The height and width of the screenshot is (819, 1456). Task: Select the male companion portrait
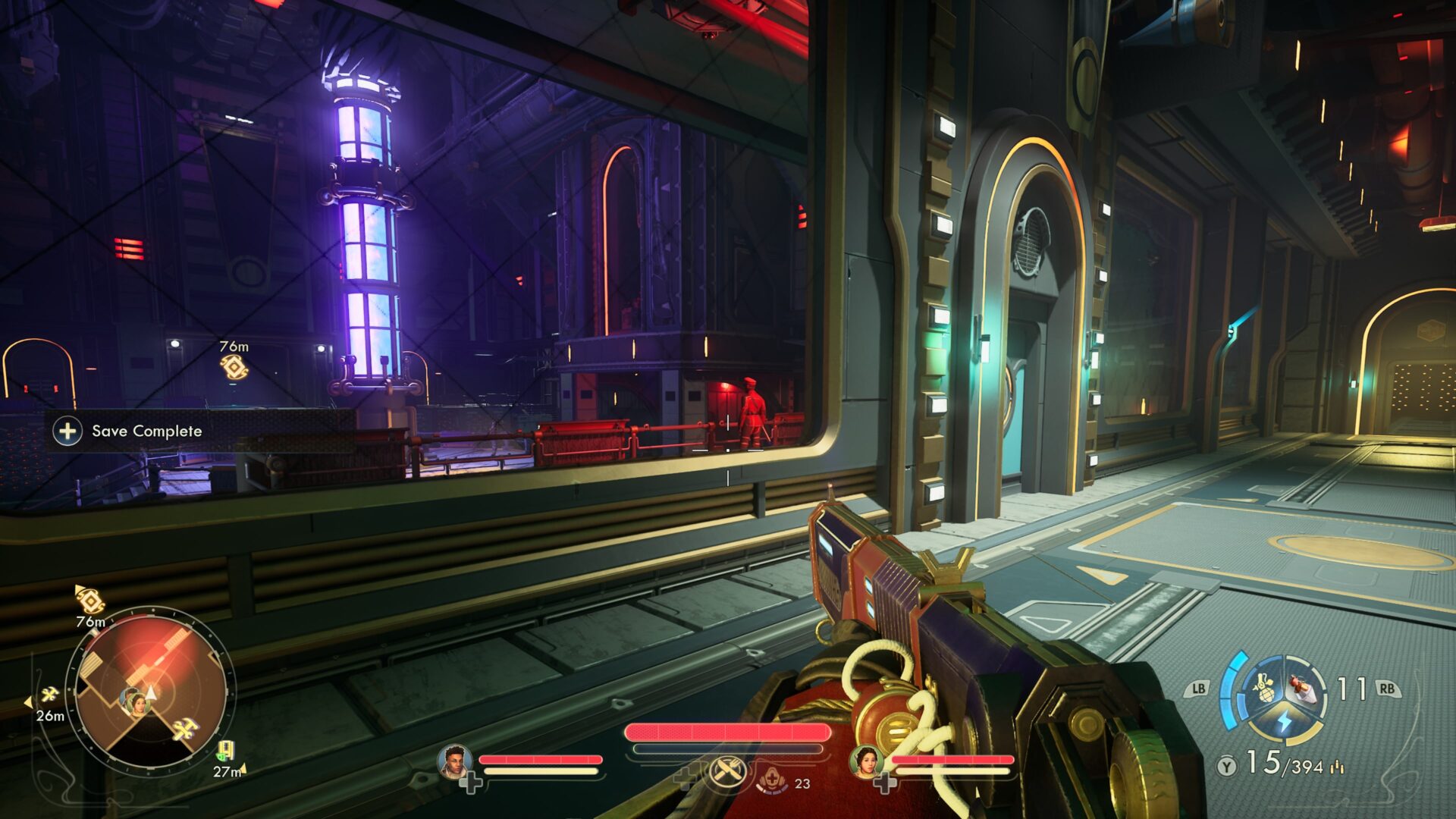455,762
